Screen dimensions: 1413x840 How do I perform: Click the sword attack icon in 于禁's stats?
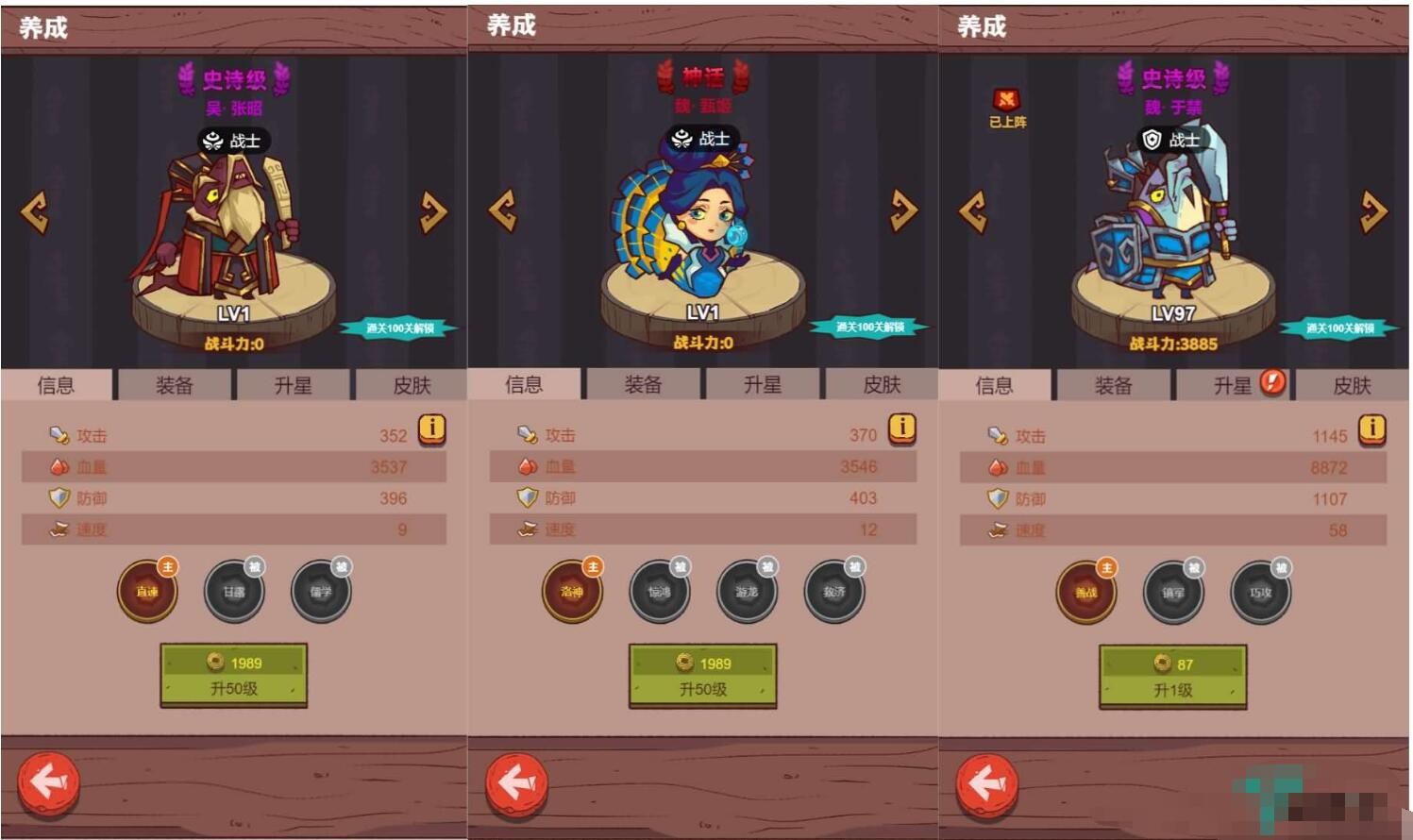pos(998,434)
